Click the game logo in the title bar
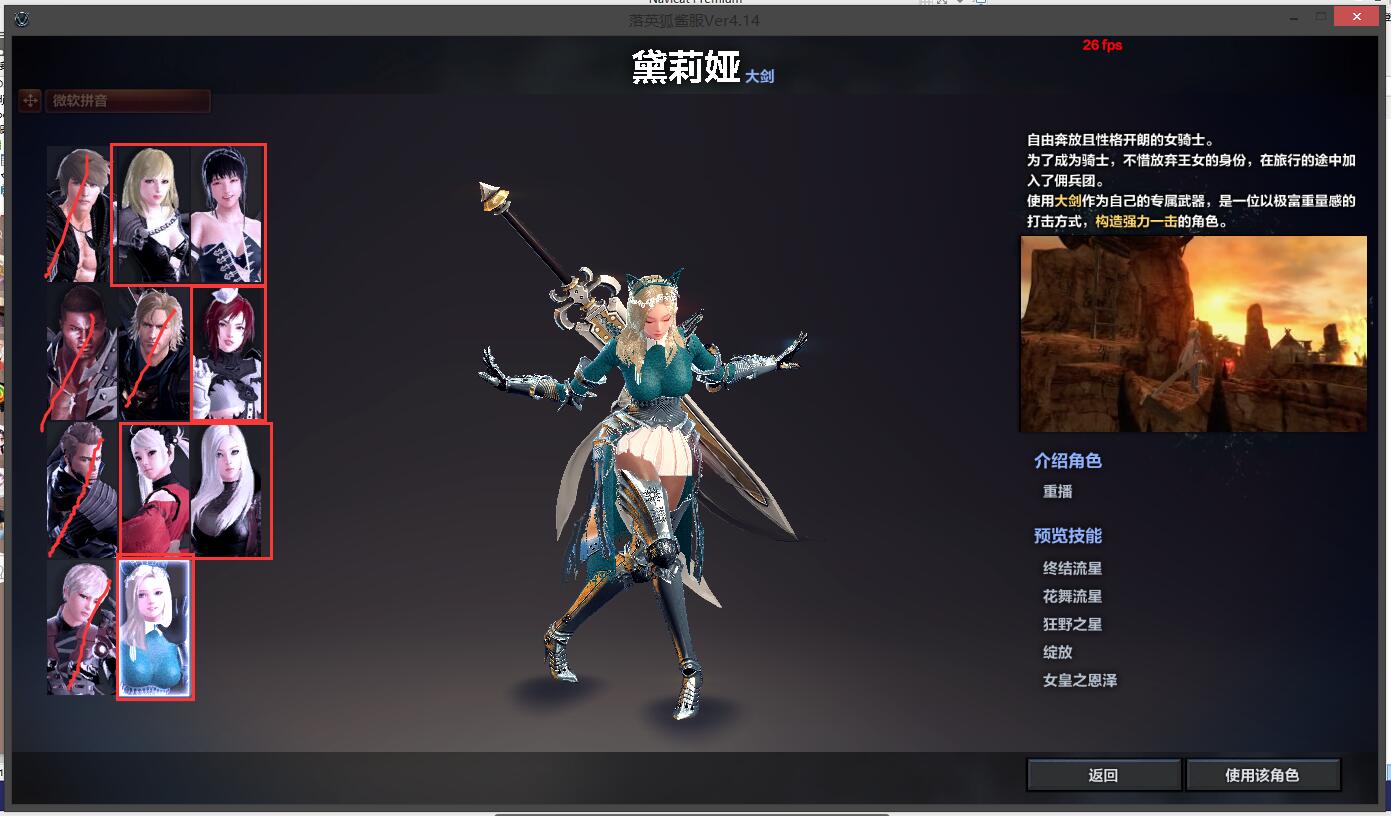Viewport: 1391px width, 816px height. [22, 16]
